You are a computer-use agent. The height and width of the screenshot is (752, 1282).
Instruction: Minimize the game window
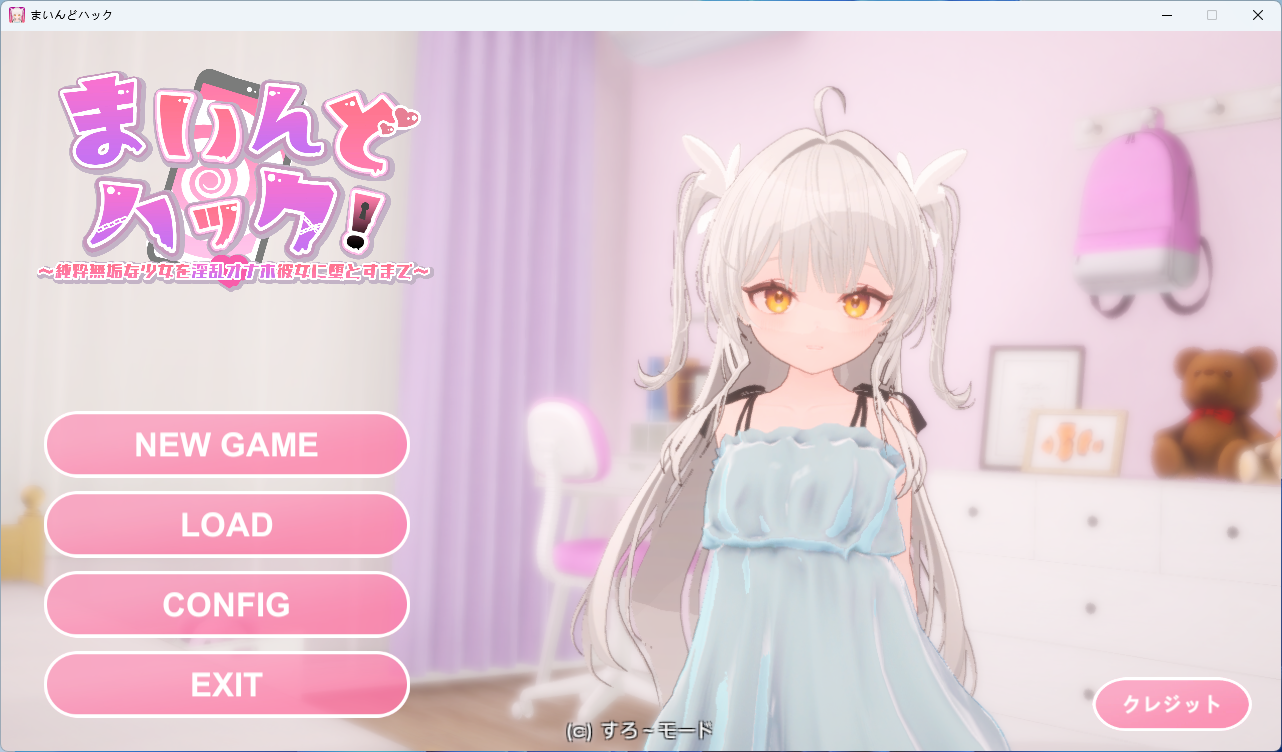coord(1166,15)
